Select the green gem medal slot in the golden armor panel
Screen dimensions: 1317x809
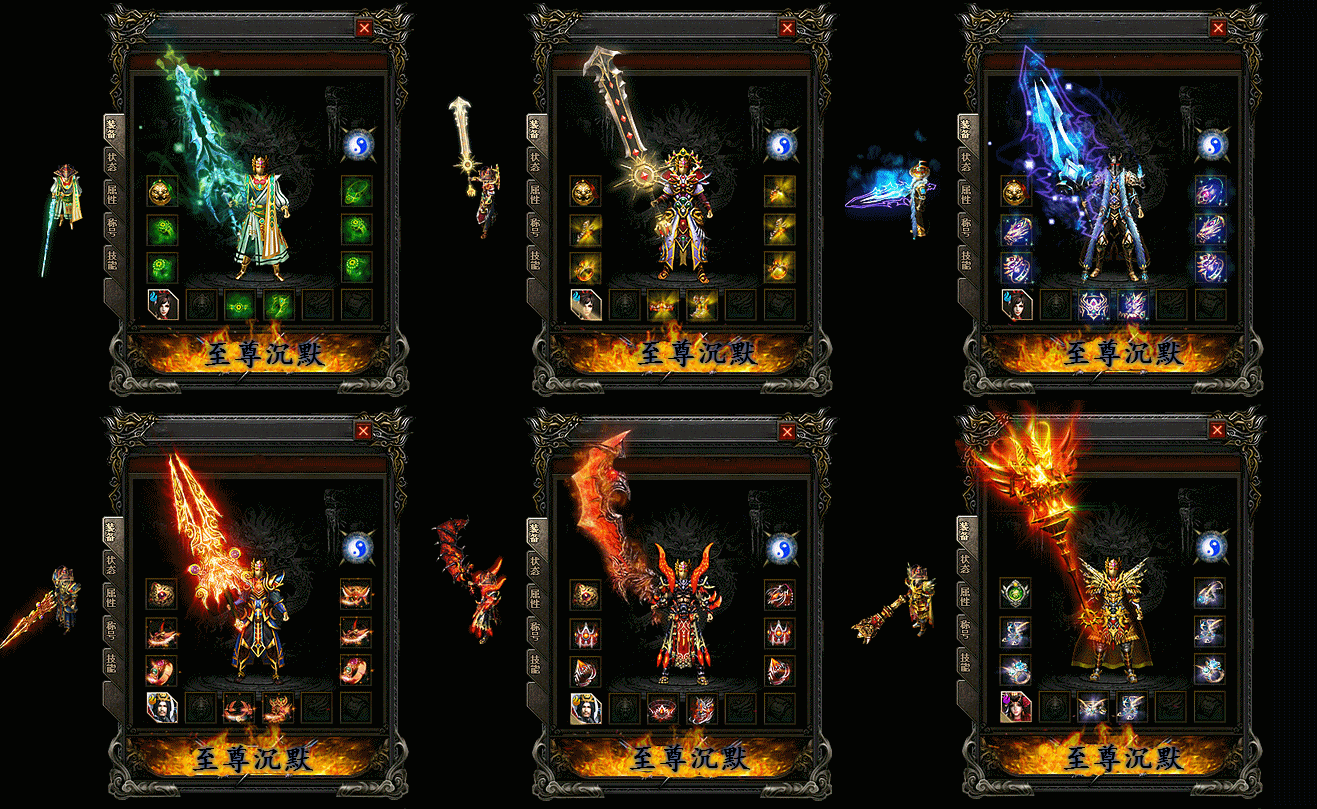pyautogui.click(x=1016, y=593)
